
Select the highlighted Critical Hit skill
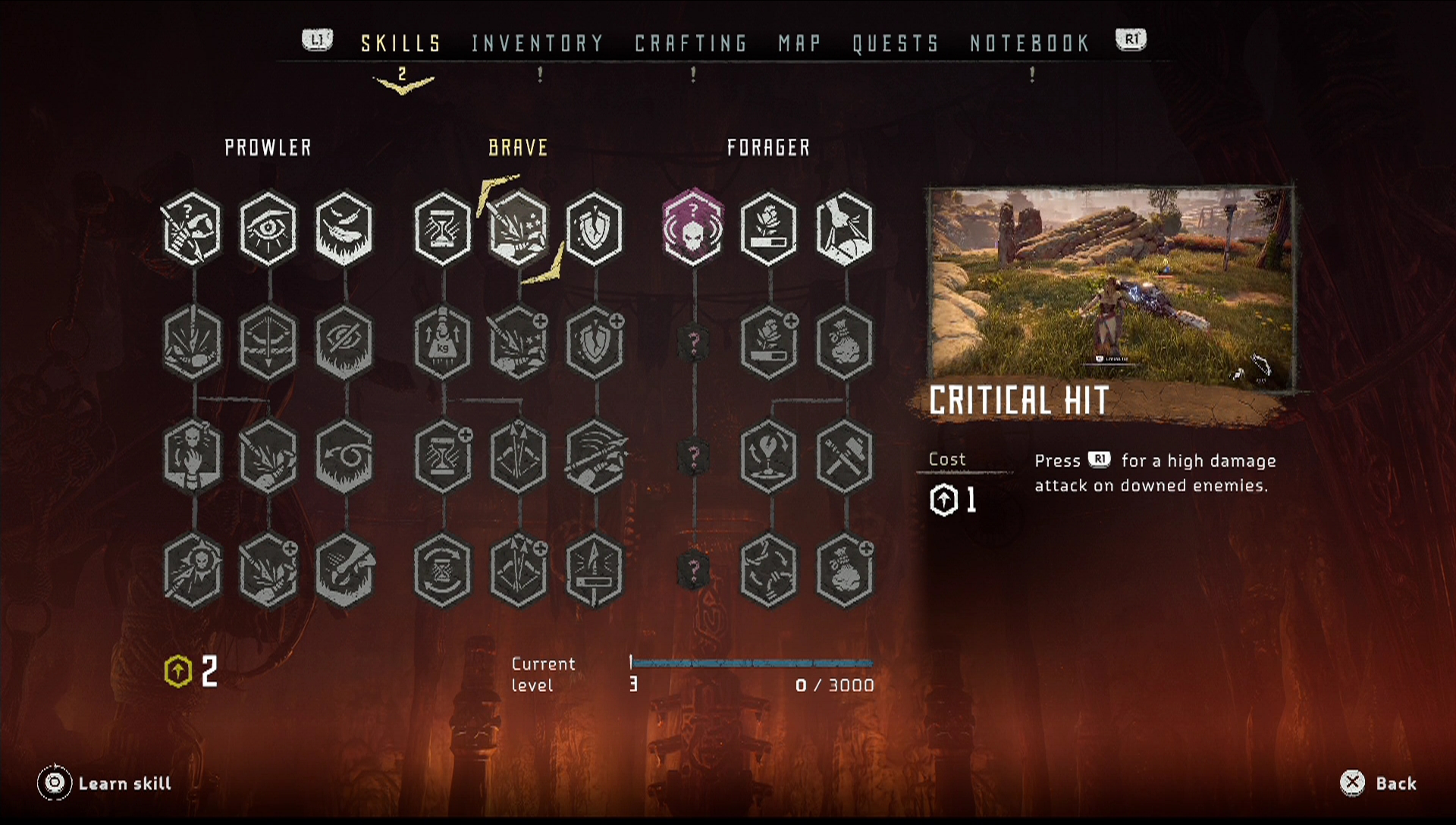pos(519,228)
